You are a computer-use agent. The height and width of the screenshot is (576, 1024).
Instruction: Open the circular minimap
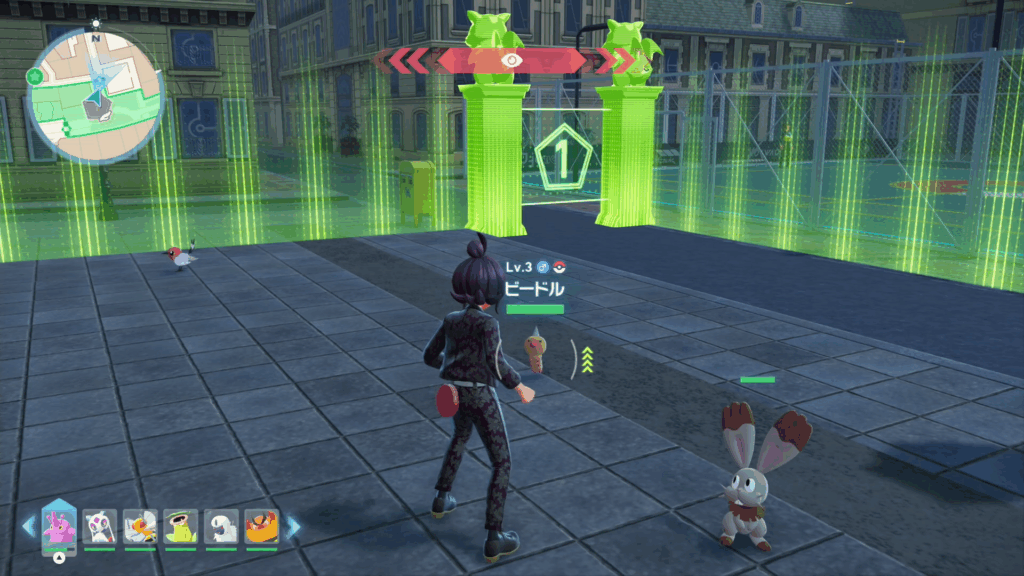click(95, 95)
